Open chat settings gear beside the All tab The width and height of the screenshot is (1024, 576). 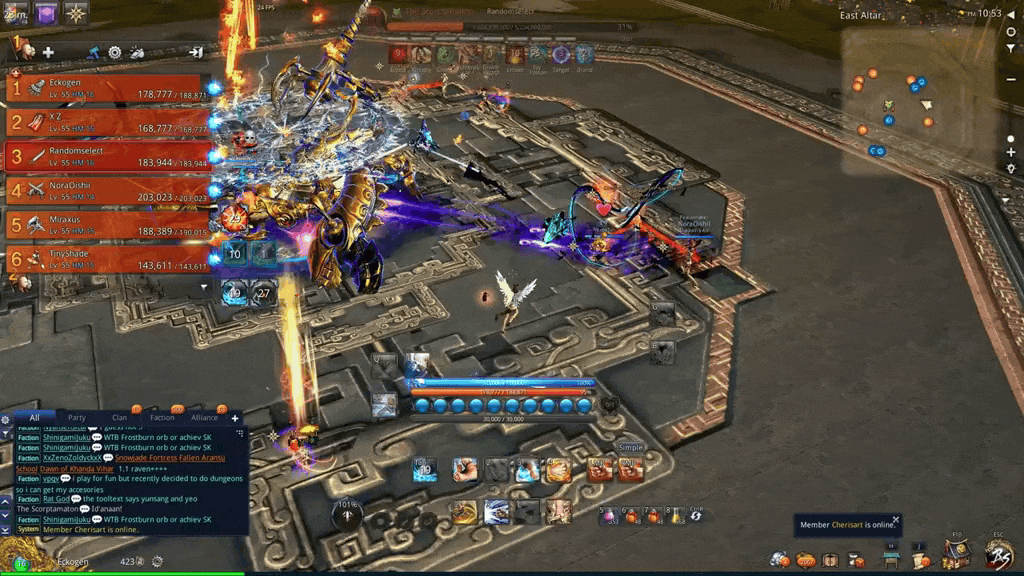click(x=7, y=418)
